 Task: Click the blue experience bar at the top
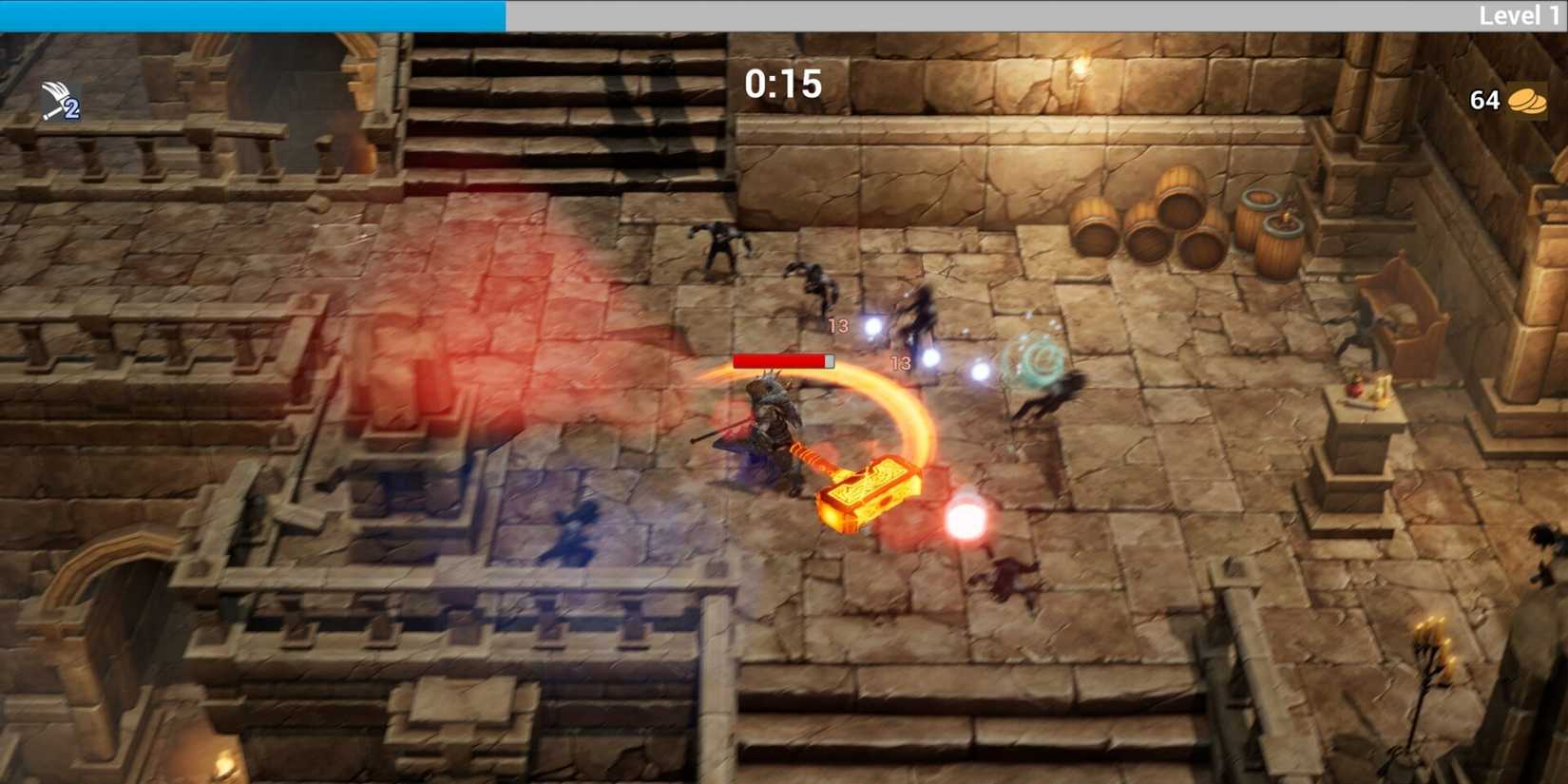[252, 14]
